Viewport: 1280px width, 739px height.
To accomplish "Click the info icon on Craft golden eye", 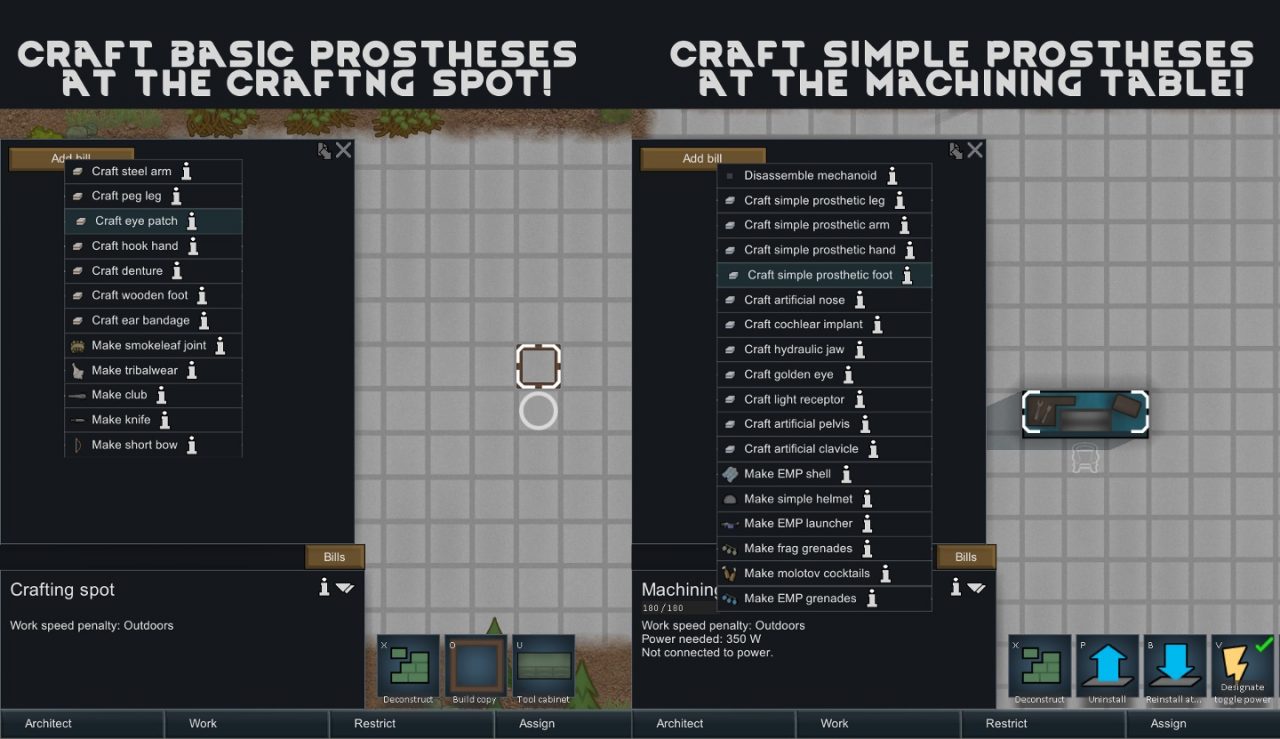I will pos(847,374).
